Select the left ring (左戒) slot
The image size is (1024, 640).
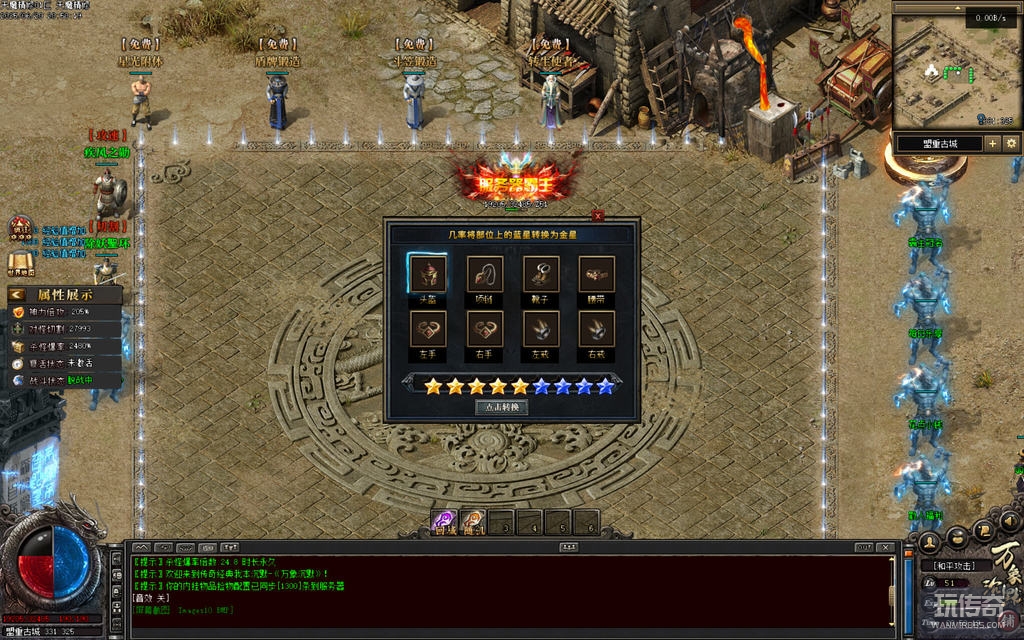(541, 329)
